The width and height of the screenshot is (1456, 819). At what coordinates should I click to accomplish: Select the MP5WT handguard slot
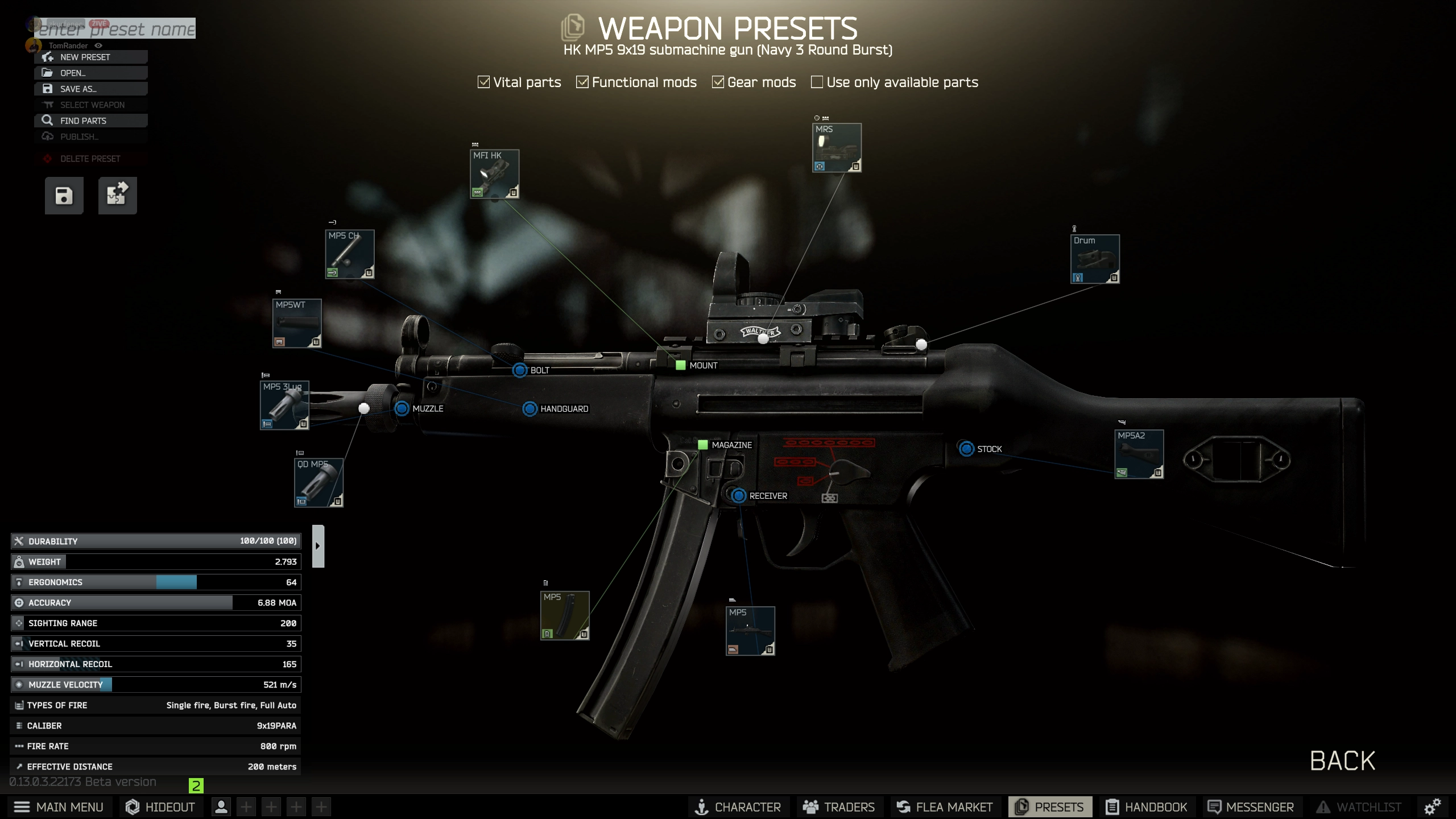pyautogui.click(x=297, y=323)
